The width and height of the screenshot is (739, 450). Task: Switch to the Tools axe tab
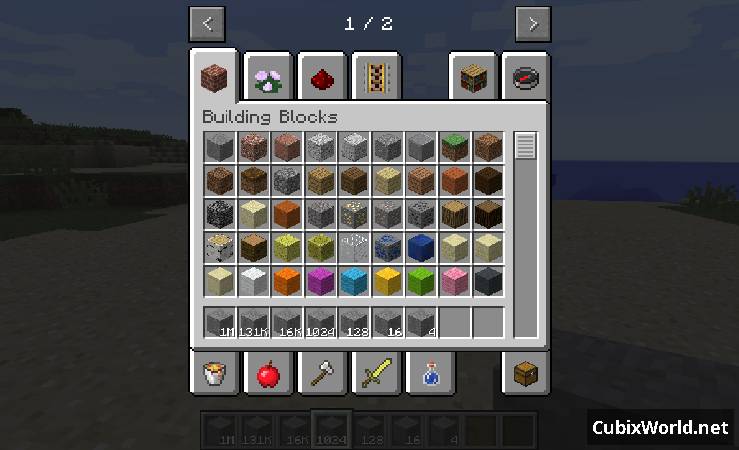point(322,375)
